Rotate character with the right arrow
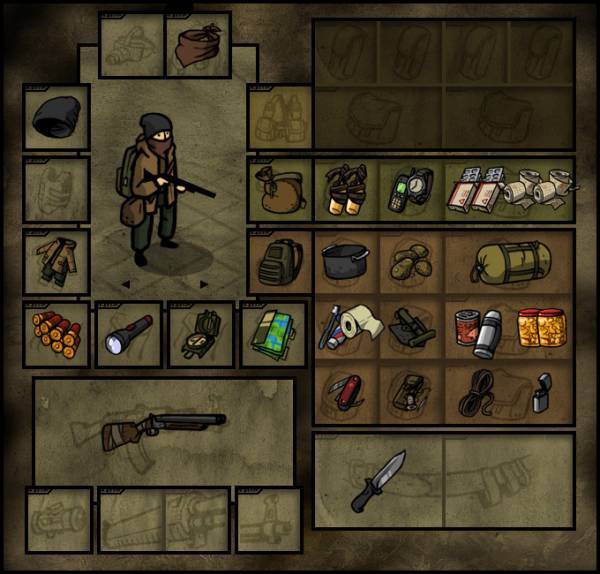Viewport: 600px width, 574px height. pyautogui.click(x=204, y=284)
